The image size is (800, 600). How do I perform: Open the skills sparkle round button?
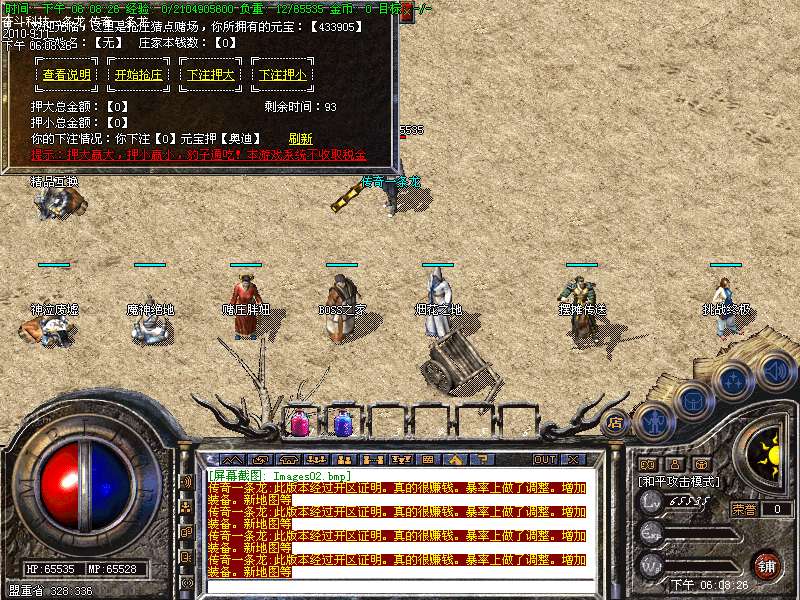point(733,381)
